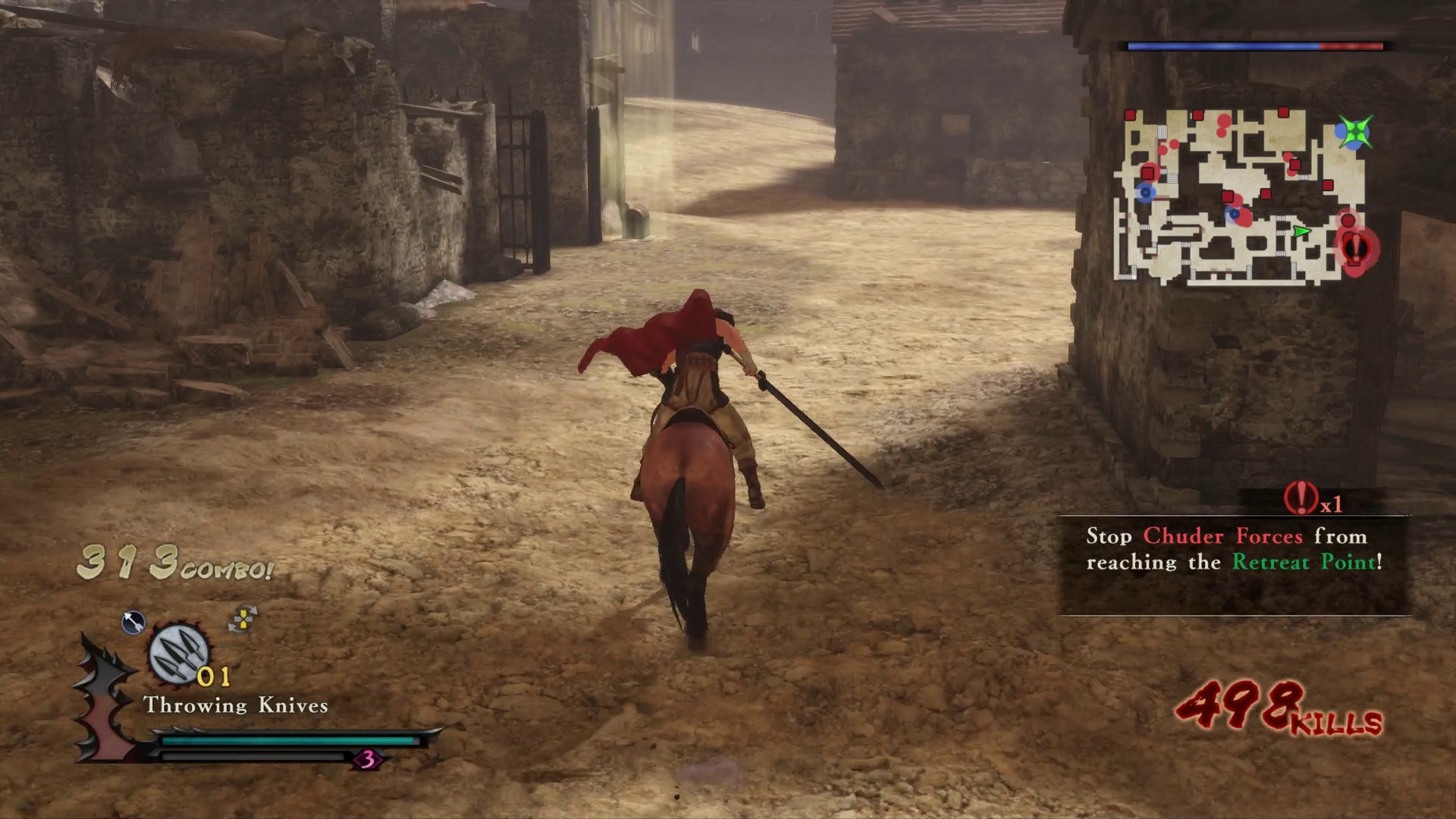Select the green Retreat Point star marker
The image size is (1456, 819).
[x=1354, y=133]
